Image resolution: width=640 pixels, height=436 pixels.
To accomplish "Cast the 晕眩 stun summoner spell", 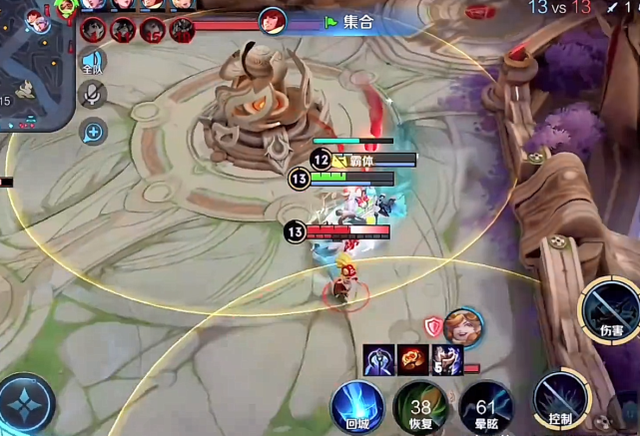I will [x=485, y=407].
